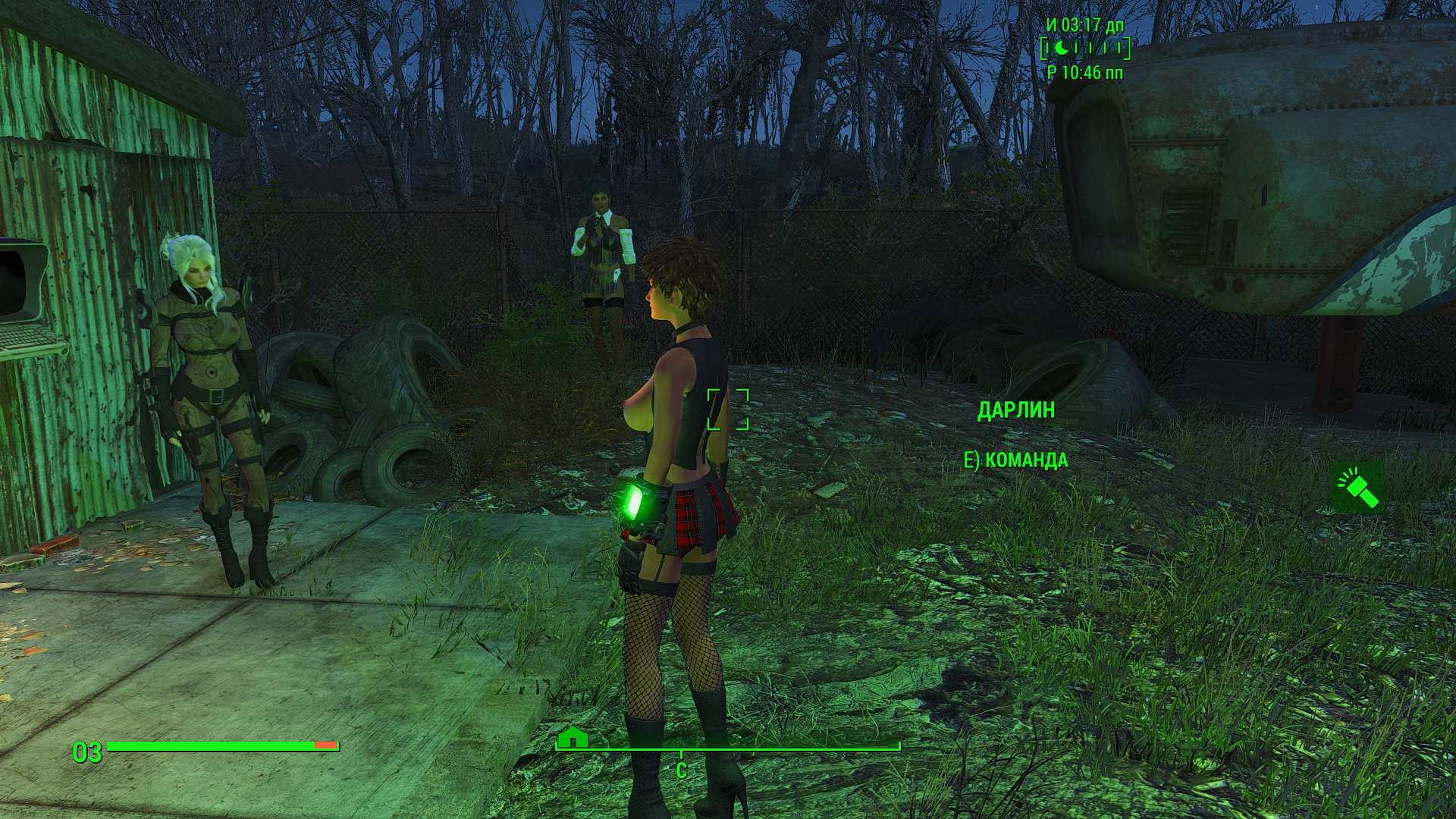
Task: Toggle the green flashlight icon
Action: pos(1357,487)
